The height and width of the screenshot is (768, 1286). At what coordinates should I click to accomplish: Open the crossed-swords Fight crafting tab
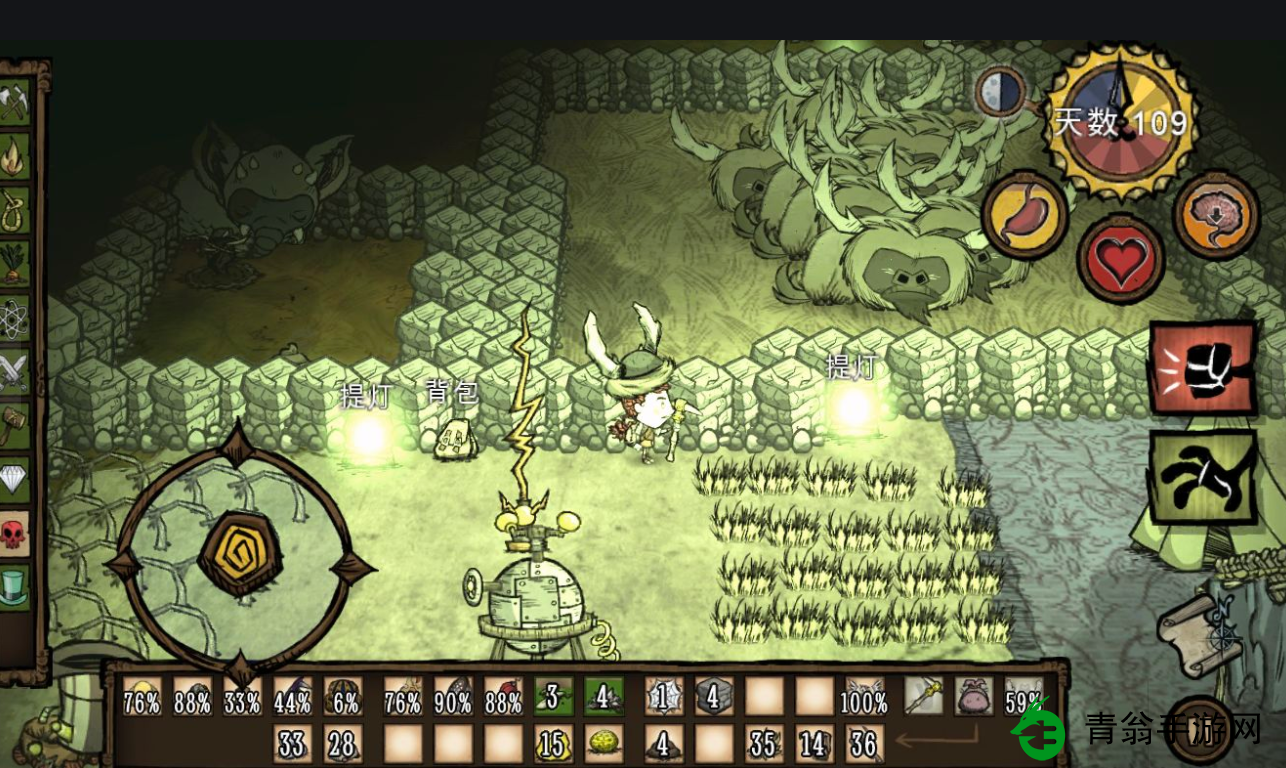[14, 372]
